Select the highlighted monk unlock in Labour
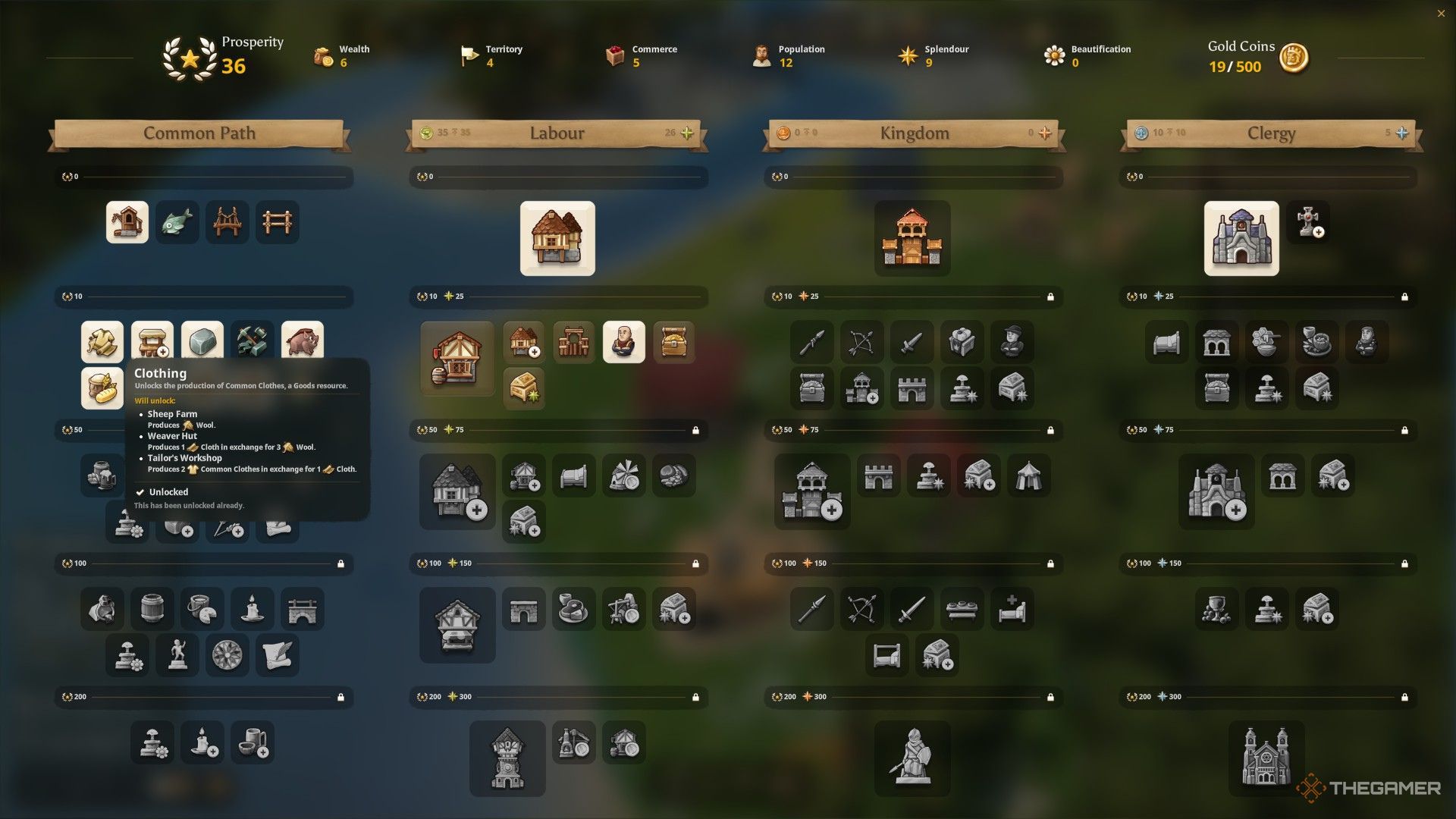This screenshot has width=1456, height=819. tap(623, 341)
